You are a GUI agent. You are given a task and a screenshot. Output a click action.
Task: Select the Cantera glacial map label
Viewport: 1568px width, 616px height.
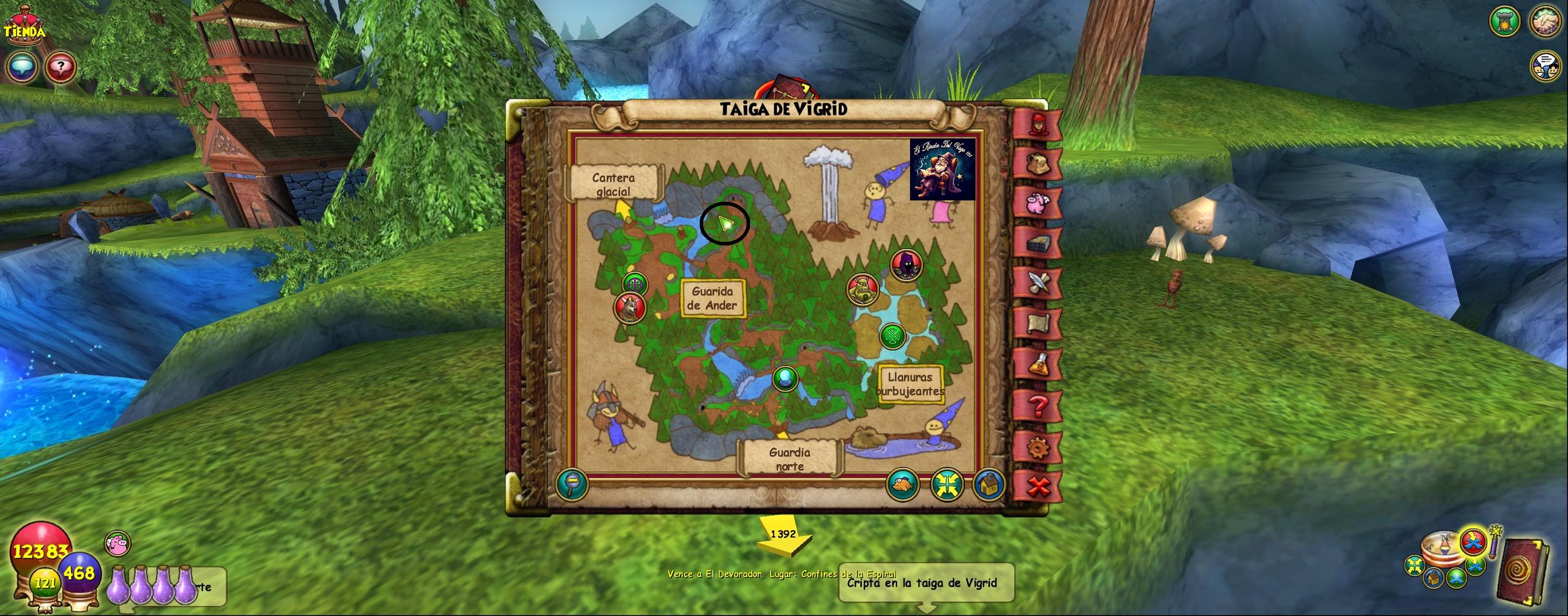tap(613, 184)
